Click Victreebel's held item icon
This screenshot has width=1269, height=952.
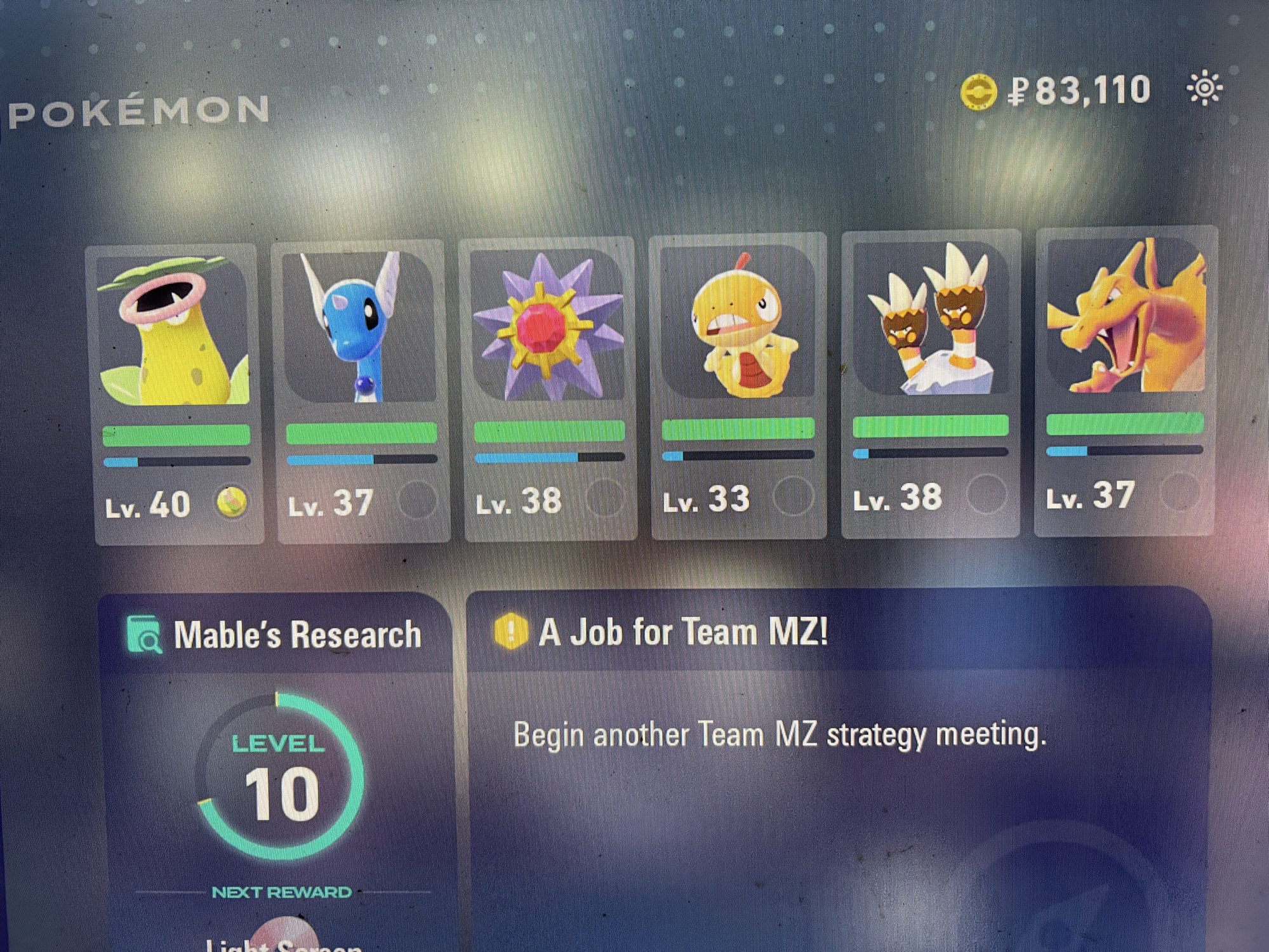point(232,503)
